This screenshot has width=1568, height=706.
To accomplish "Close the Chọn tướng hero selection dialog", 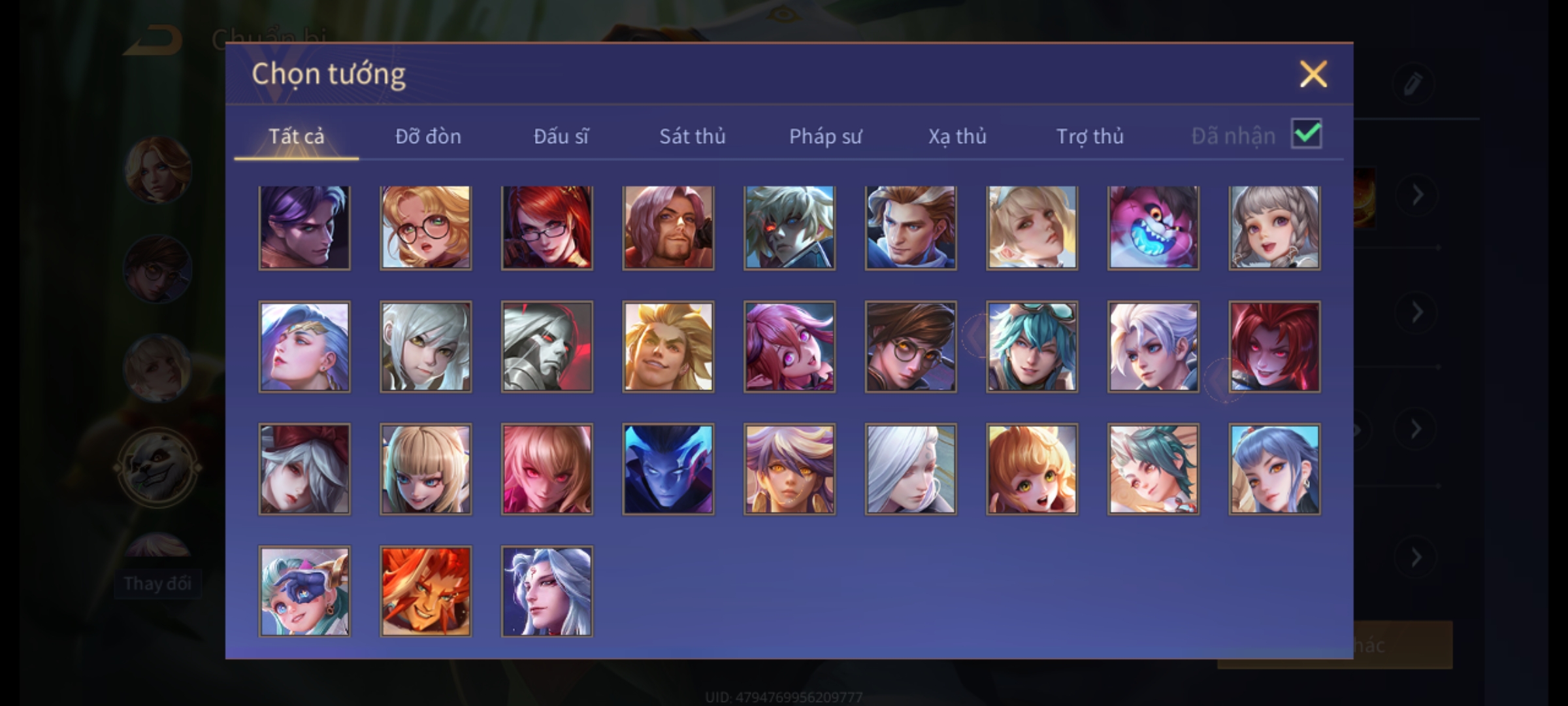I will click(x=1313, y=74).
